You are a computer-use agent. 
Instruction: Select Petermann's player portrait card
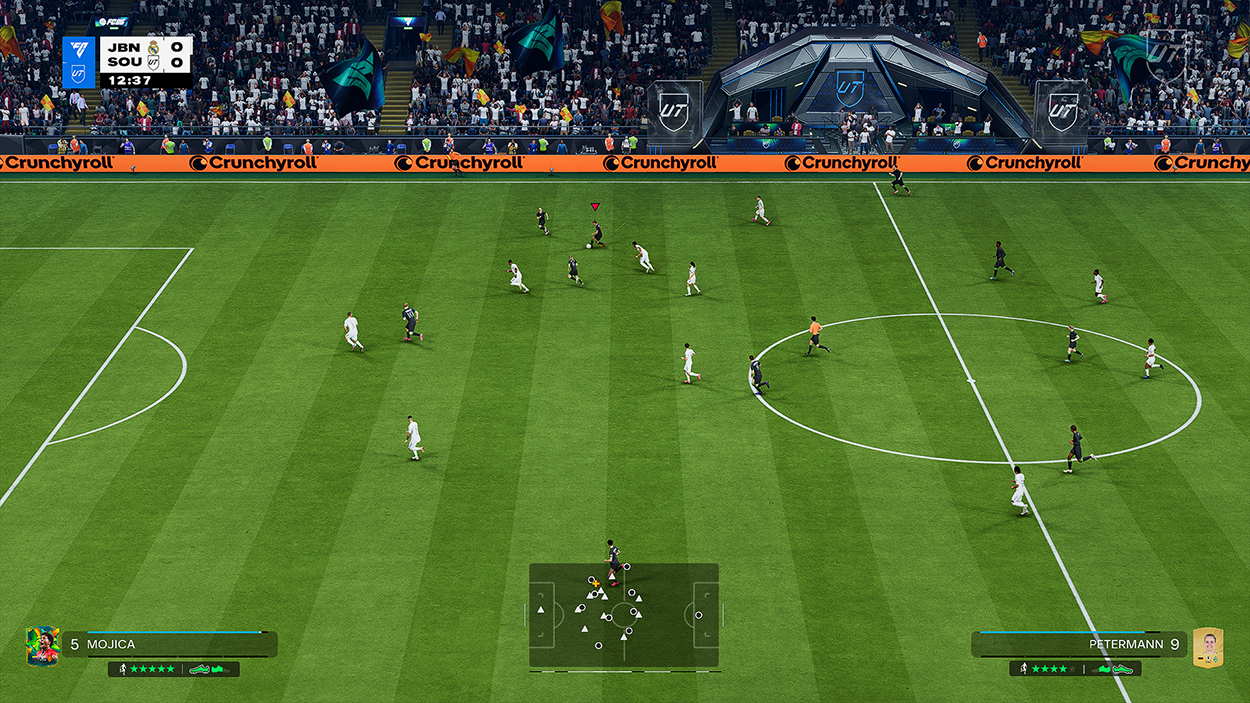point(1208,647)
